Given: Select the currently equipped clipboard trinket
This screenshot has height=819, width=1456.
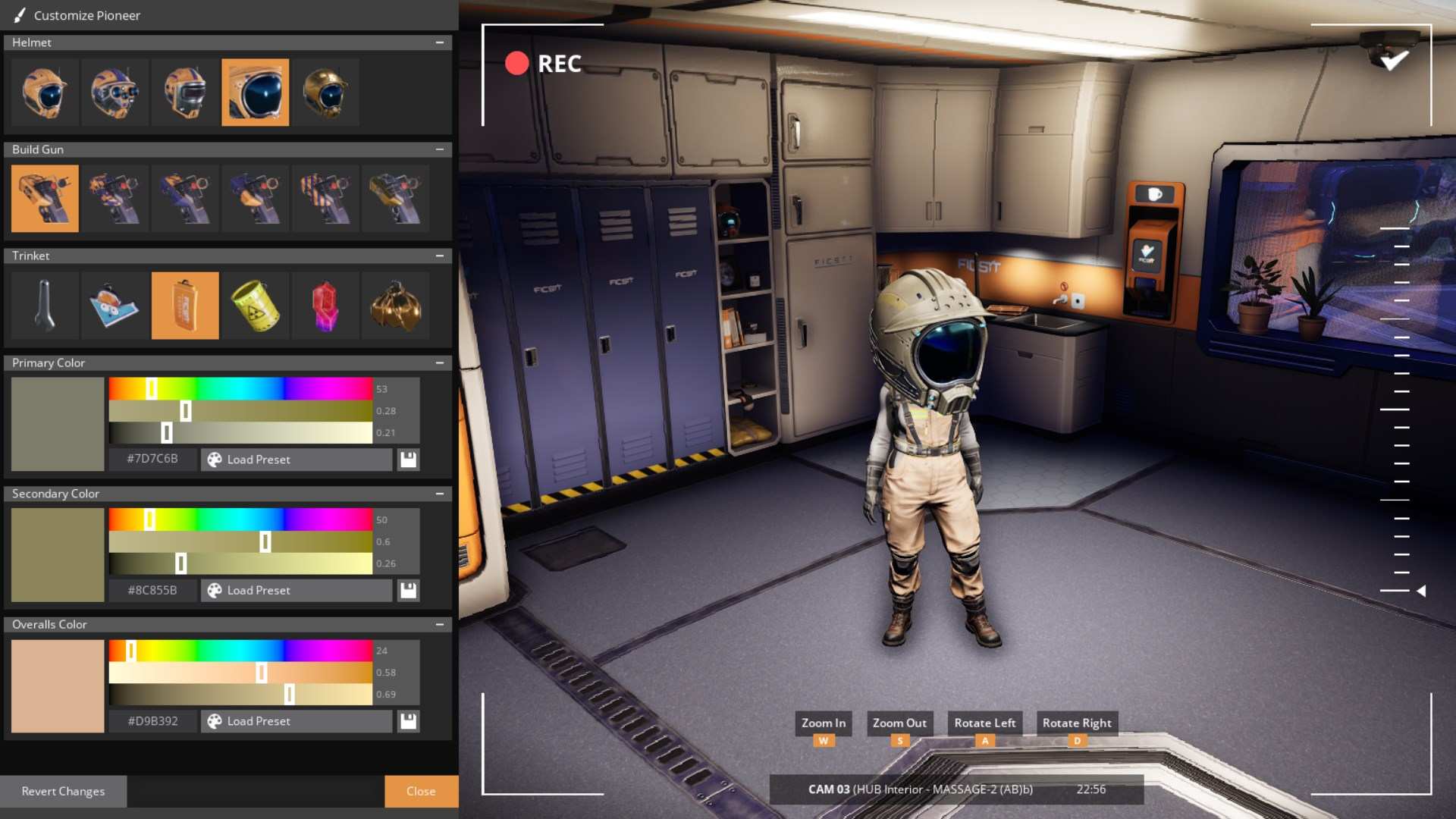Looking at the screenshot, I should [184, 305].
